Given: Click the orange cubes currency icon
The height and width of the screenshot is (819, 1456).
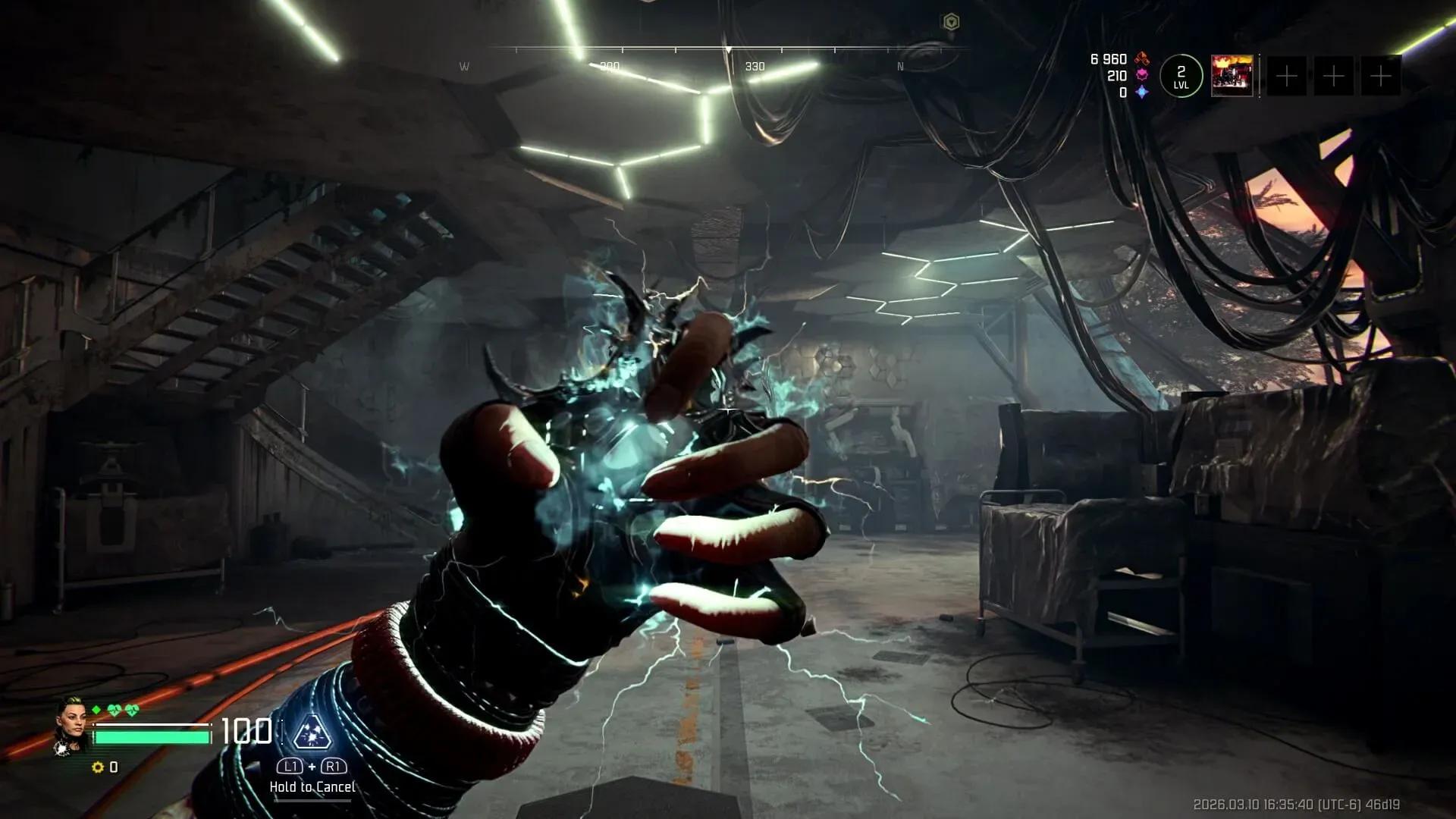Looking at the screenshot, I should tap(1142, 59).
